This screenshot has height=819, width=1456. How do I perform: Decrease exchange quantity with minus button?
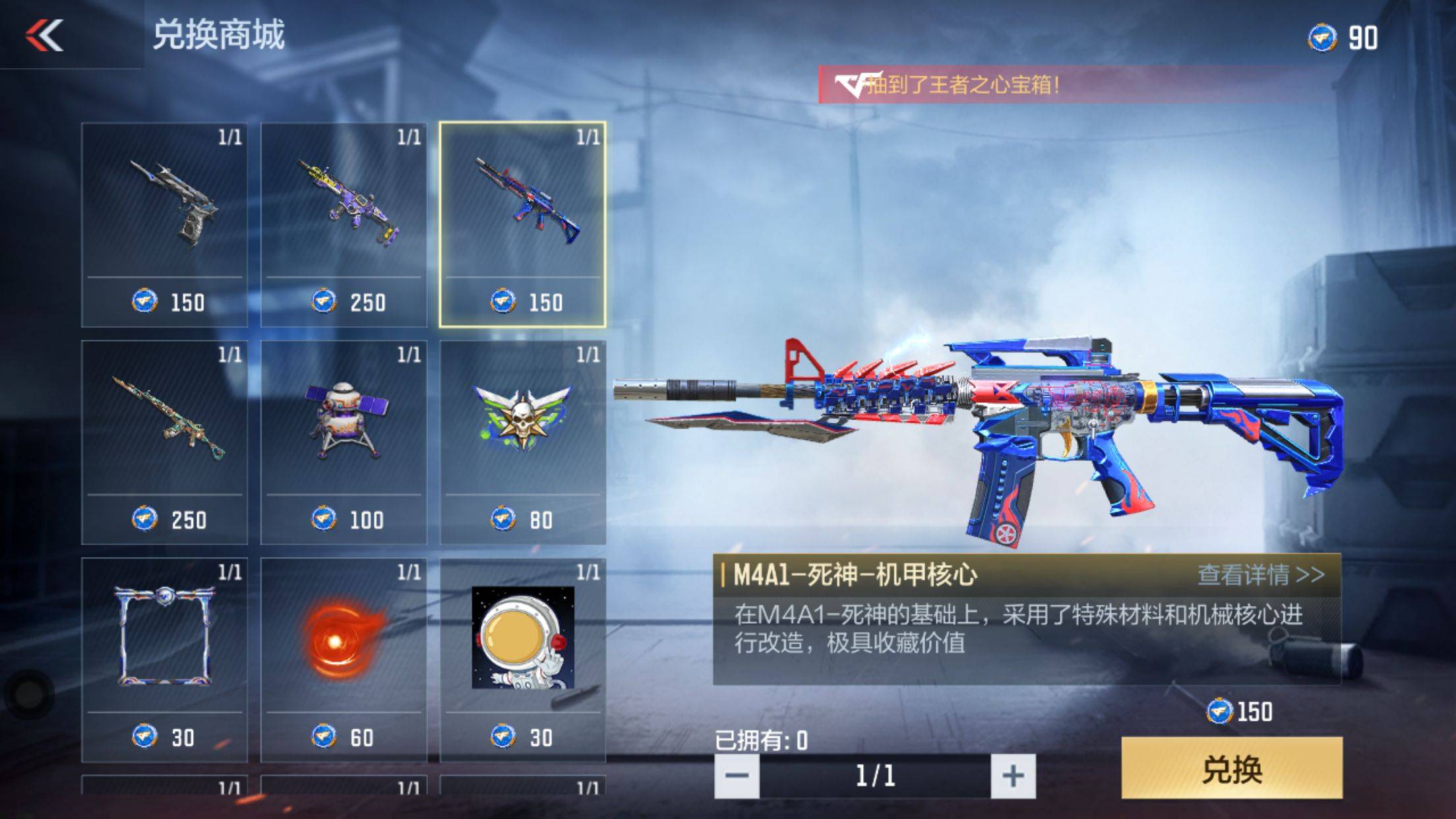(737, 776)
